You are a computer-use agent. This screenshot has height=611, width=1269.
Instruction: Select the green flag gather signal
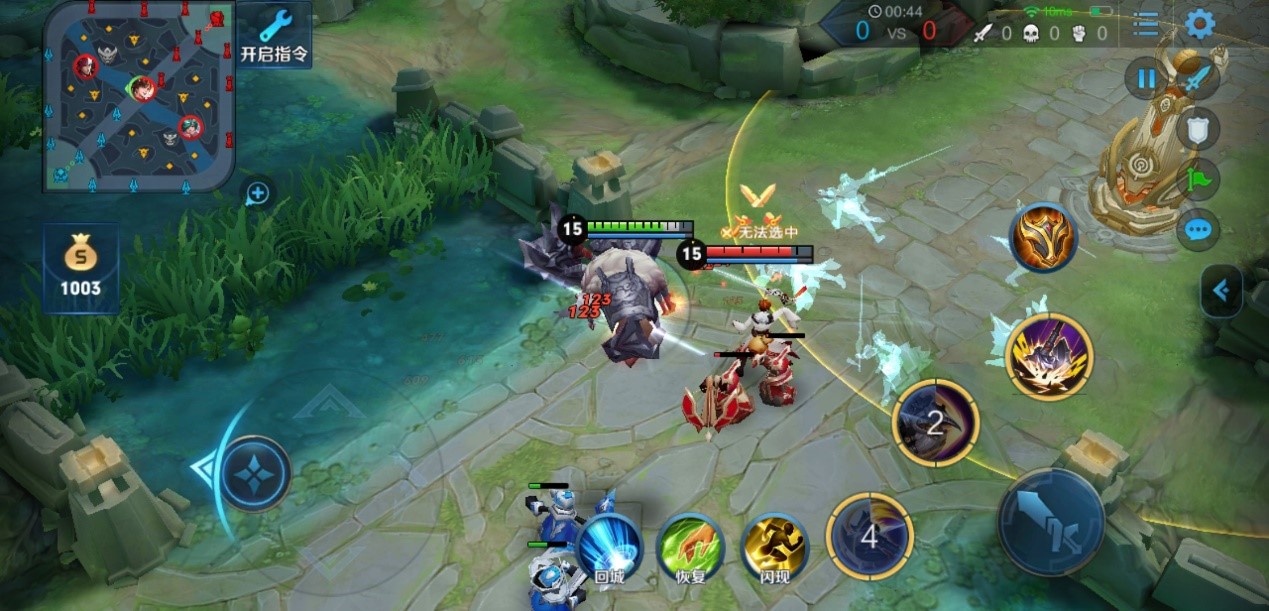point(1197,179)
